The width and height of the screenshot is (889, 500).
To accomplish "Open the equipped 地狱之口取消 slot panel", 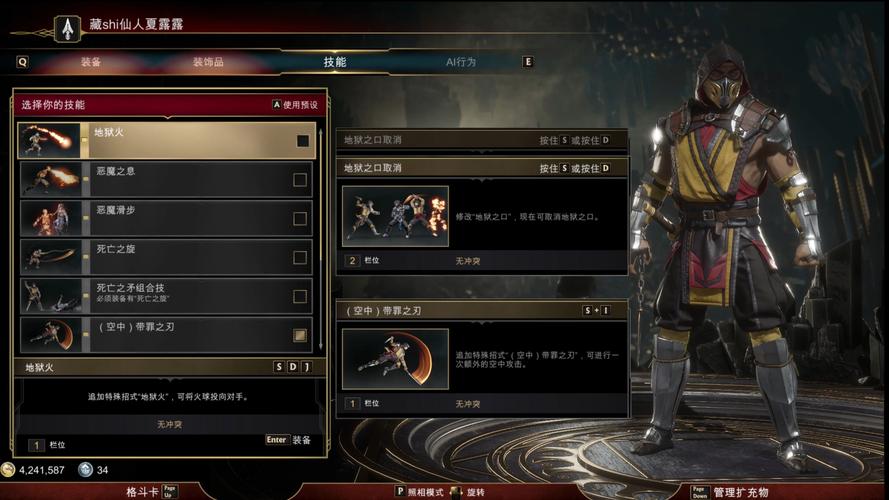I will (x=481, y=215).
